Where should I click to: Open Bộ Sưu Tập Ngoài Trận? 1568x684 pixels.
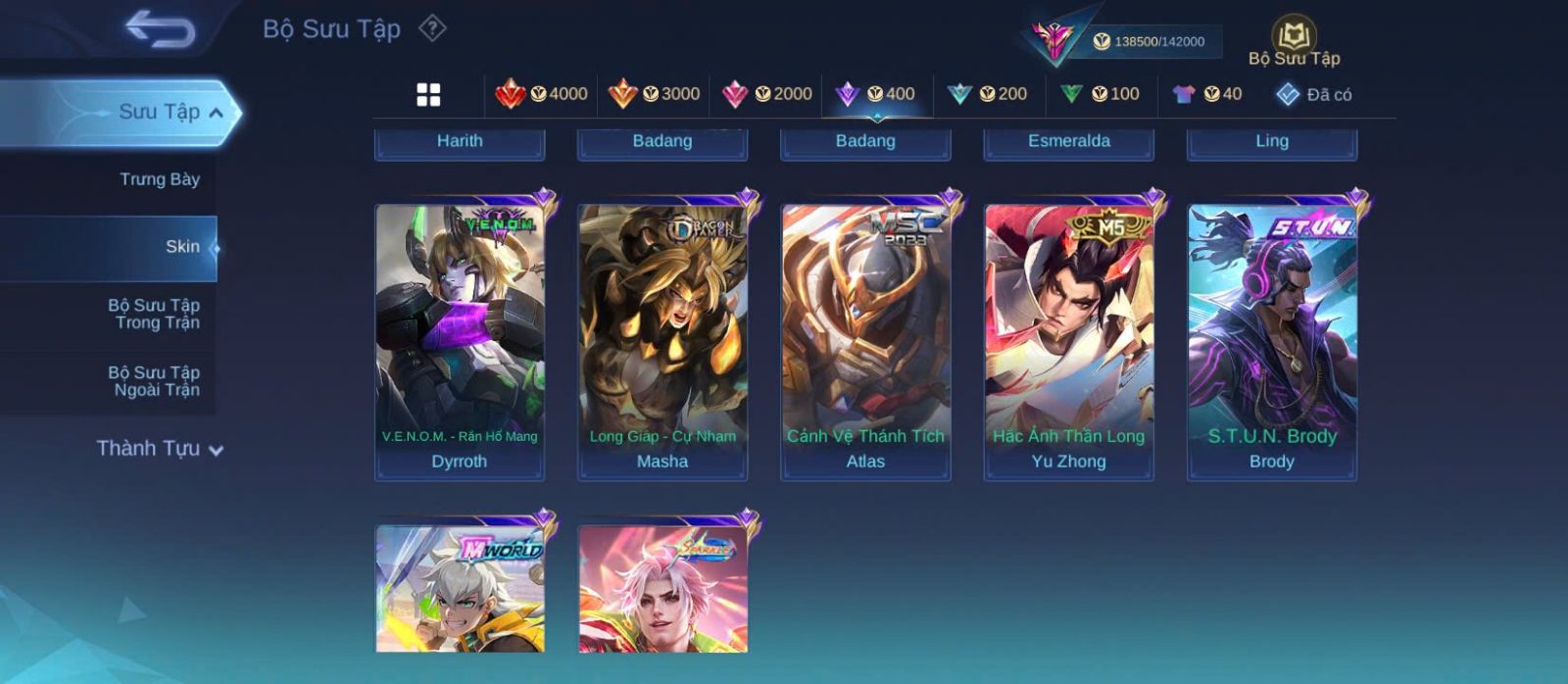154,381
